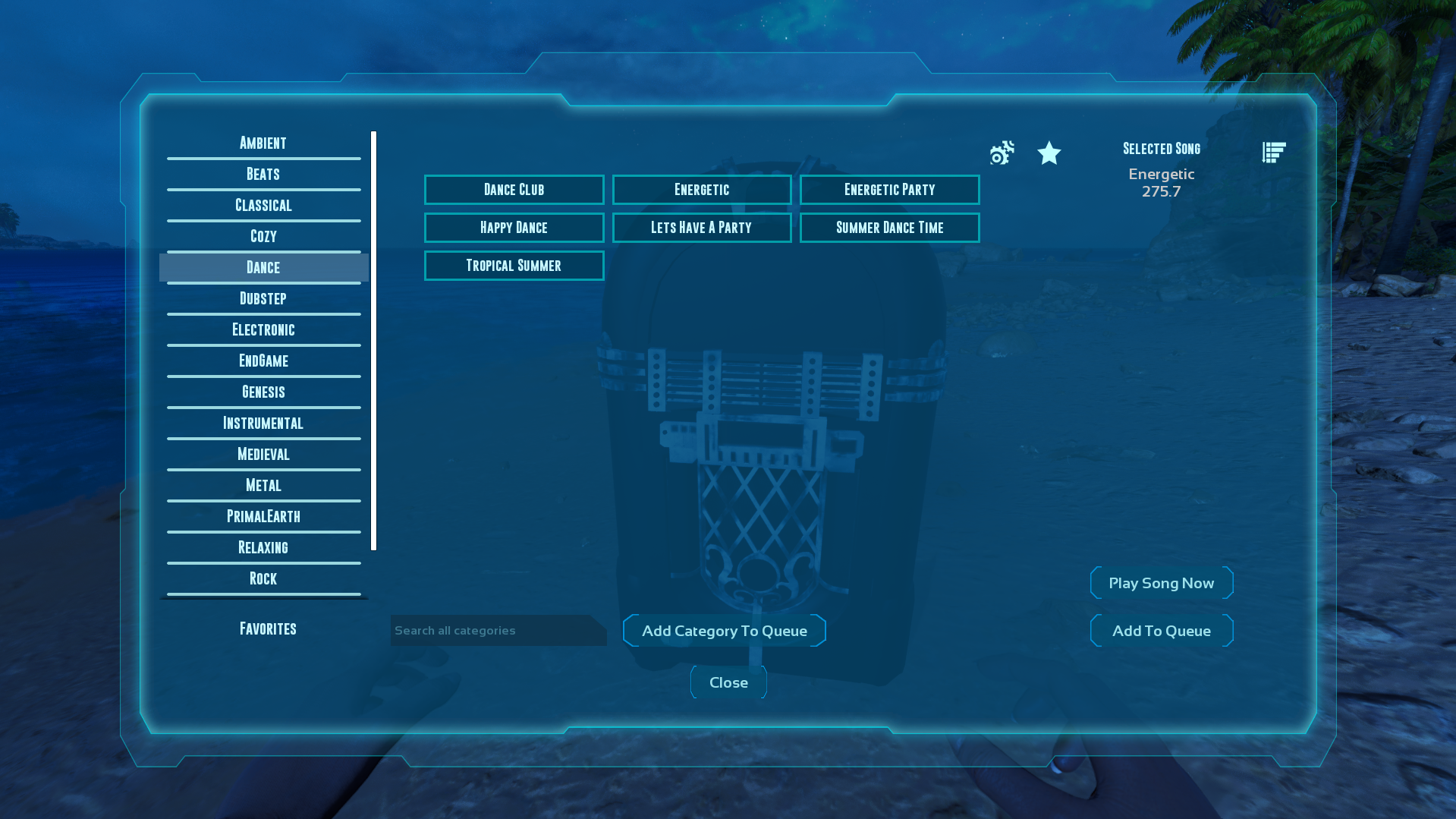The width and height of the screenshot is (1456, 819).
Task: Switch to the Dubstep category
Action: tap(263, 298)
